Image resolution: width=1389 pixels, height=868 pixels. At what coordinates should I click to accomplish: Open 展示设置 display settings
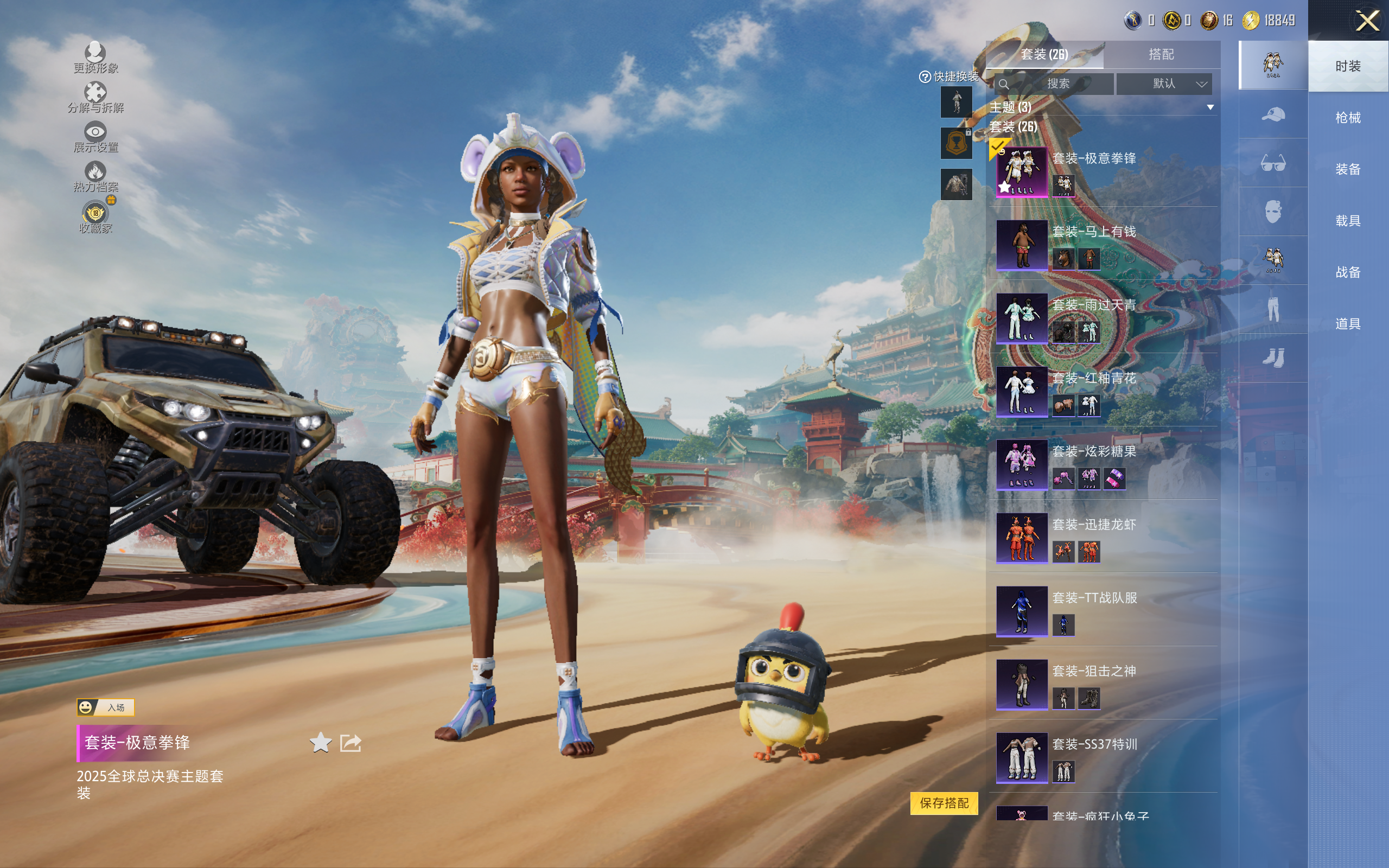(95, 137)
